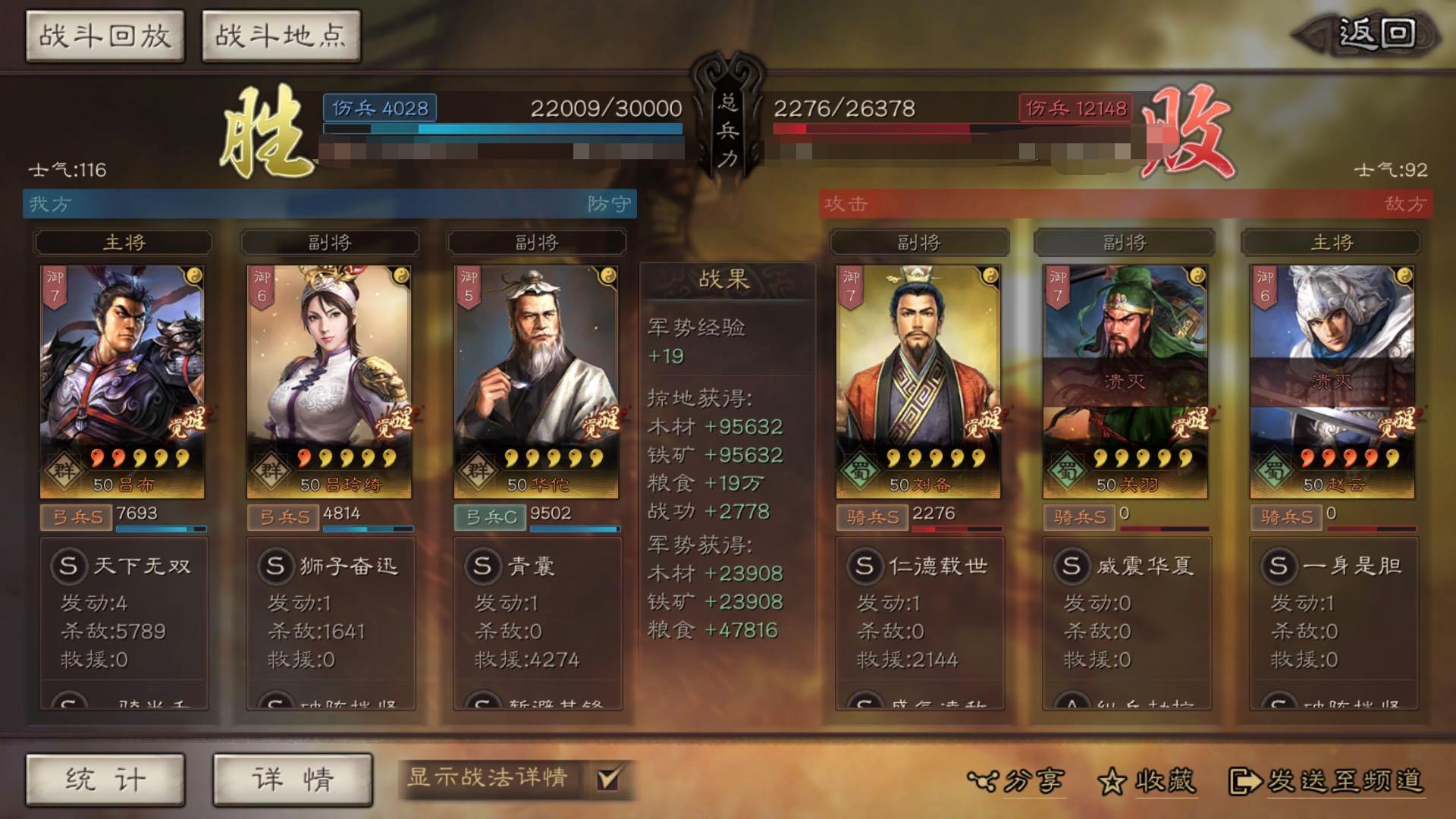
Task: Switch to the 统计 view
Action: point(106,779)
